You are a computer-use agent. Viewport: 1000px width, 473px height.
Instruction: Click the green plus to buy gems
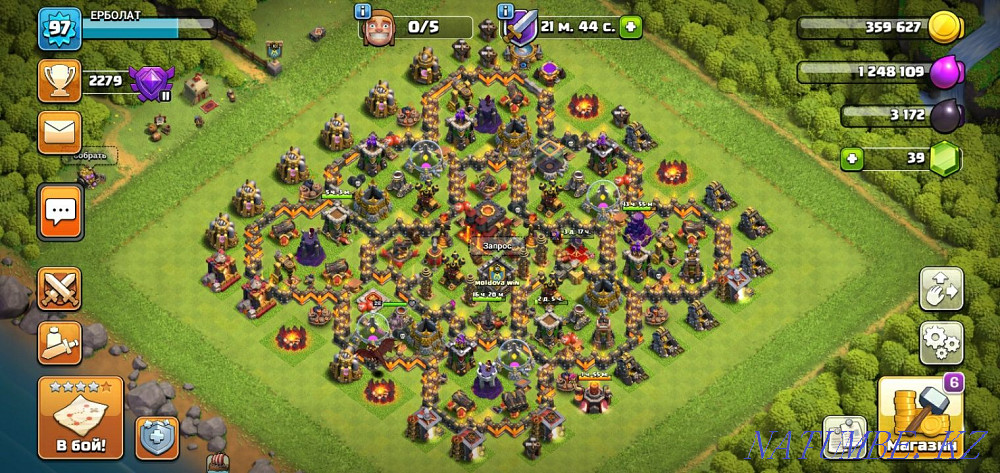(853, 158)
